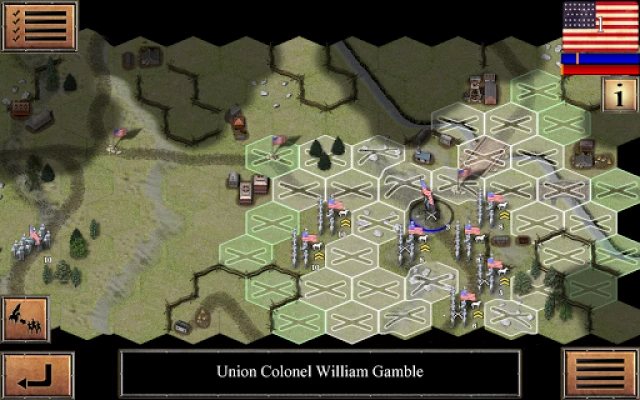Viewport: 640px width, 400px height.
Task: Open the striped-lines menu button
Action: 600,374
